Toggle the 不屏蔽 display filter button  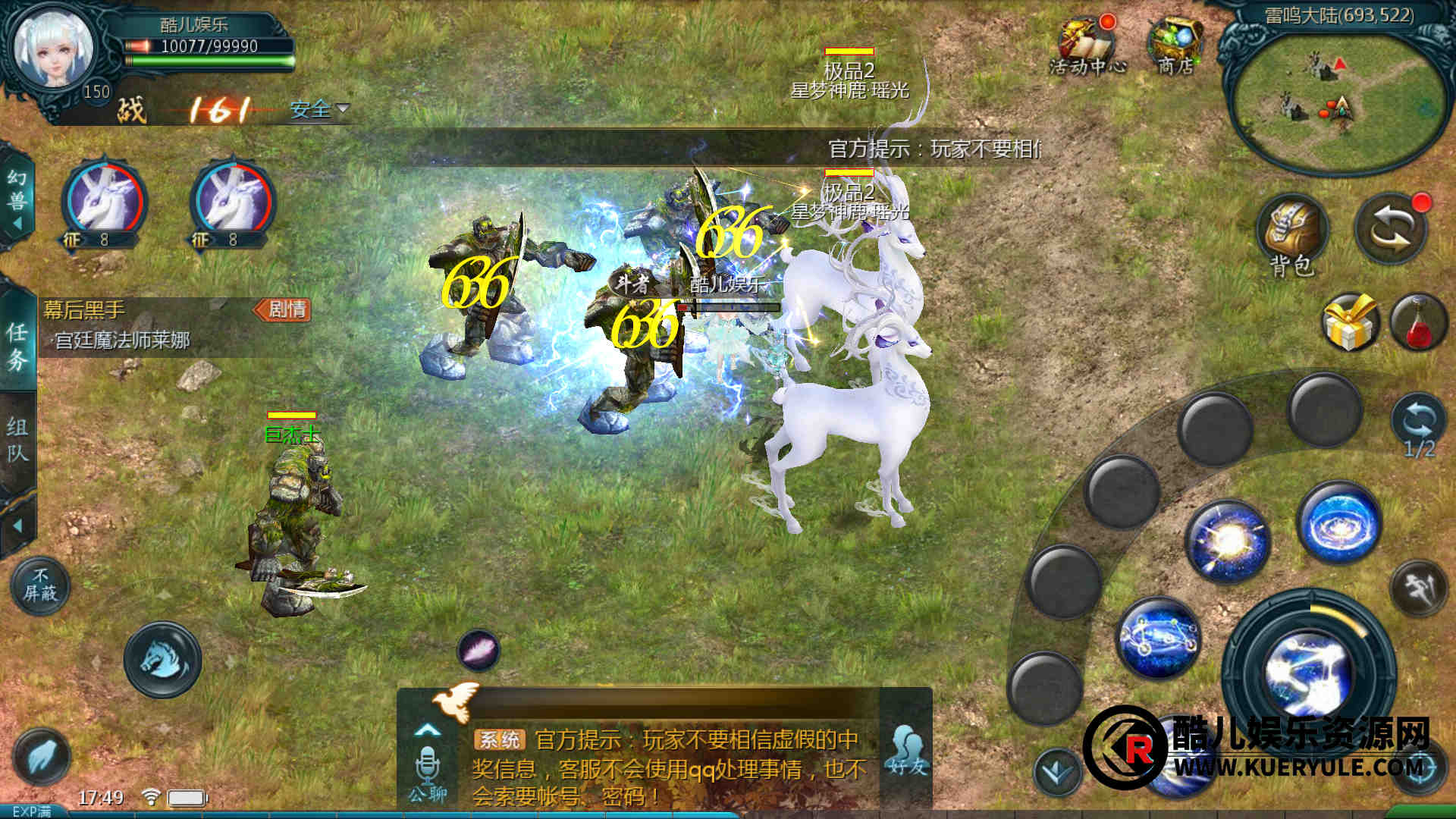pos(40,585)
